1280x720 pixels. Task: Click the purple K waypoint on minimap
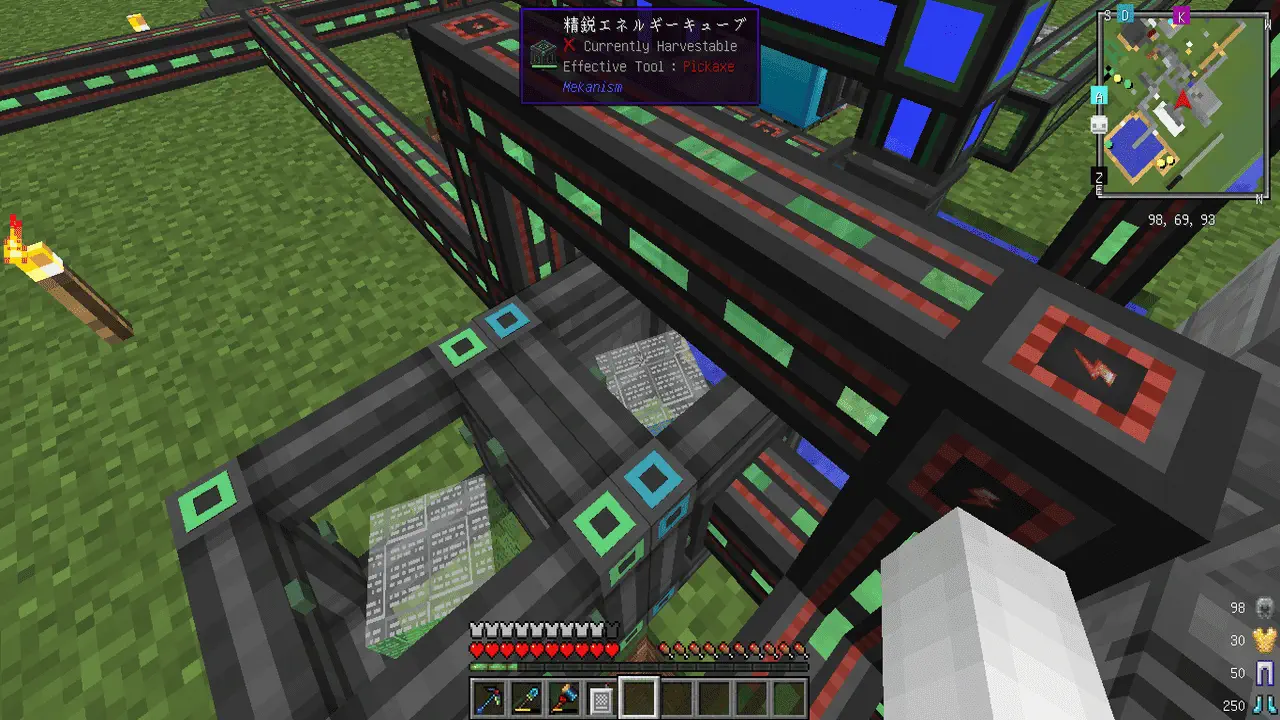click(1182, 15)
